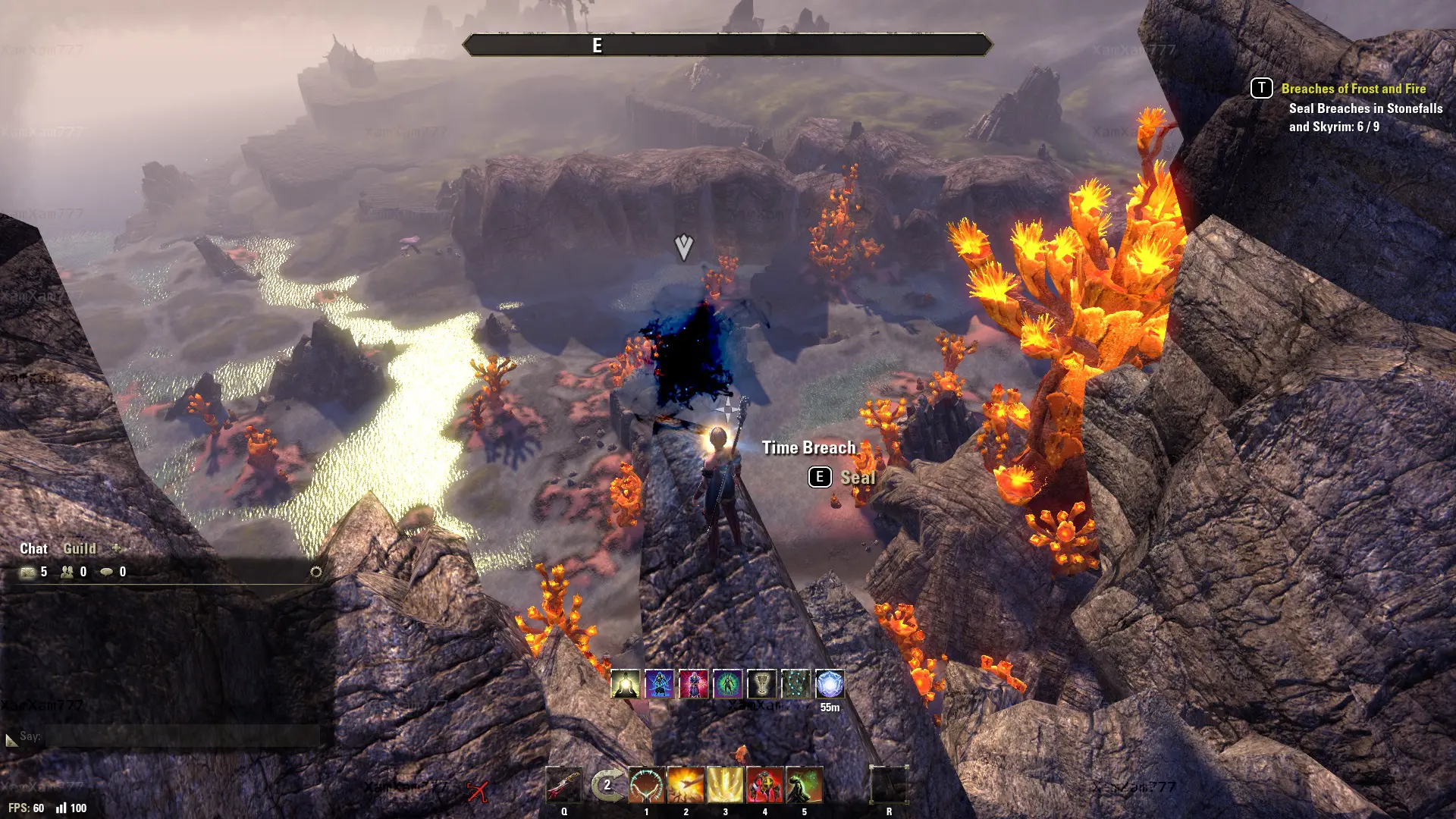Image resolution: width=1456 pixels, height=819 pixels.
Task: Focus the Say chat input field
Action: pyautogui.click(x=182, y=736)
